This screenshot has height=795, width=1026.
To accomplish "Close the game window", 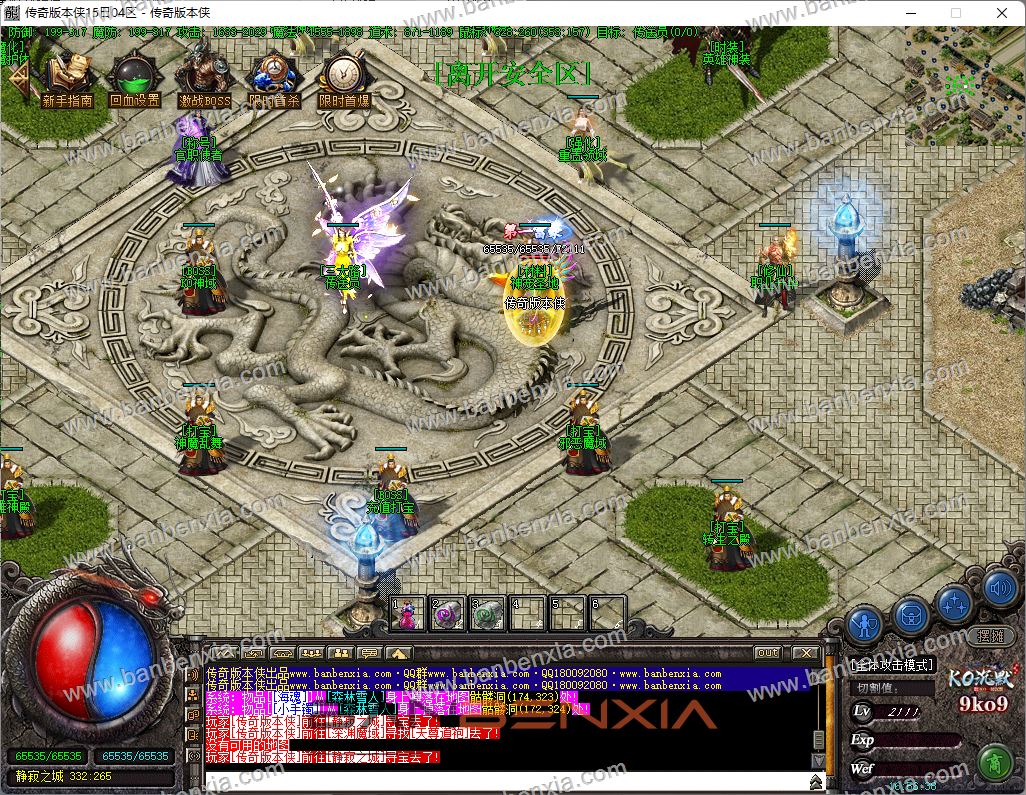I will click(x=1001, y=13).
